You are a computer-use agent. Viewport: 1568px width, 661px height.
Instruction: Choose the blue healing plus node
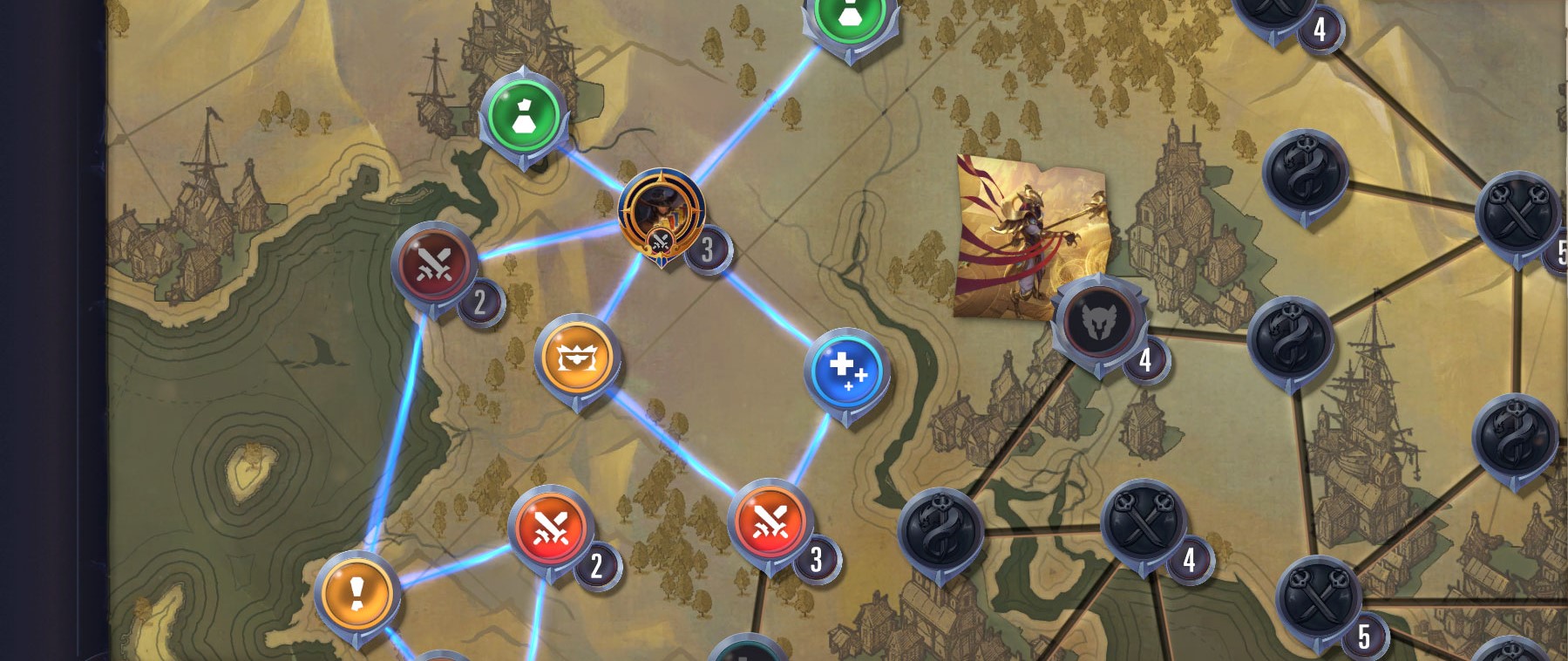(846, 370)
